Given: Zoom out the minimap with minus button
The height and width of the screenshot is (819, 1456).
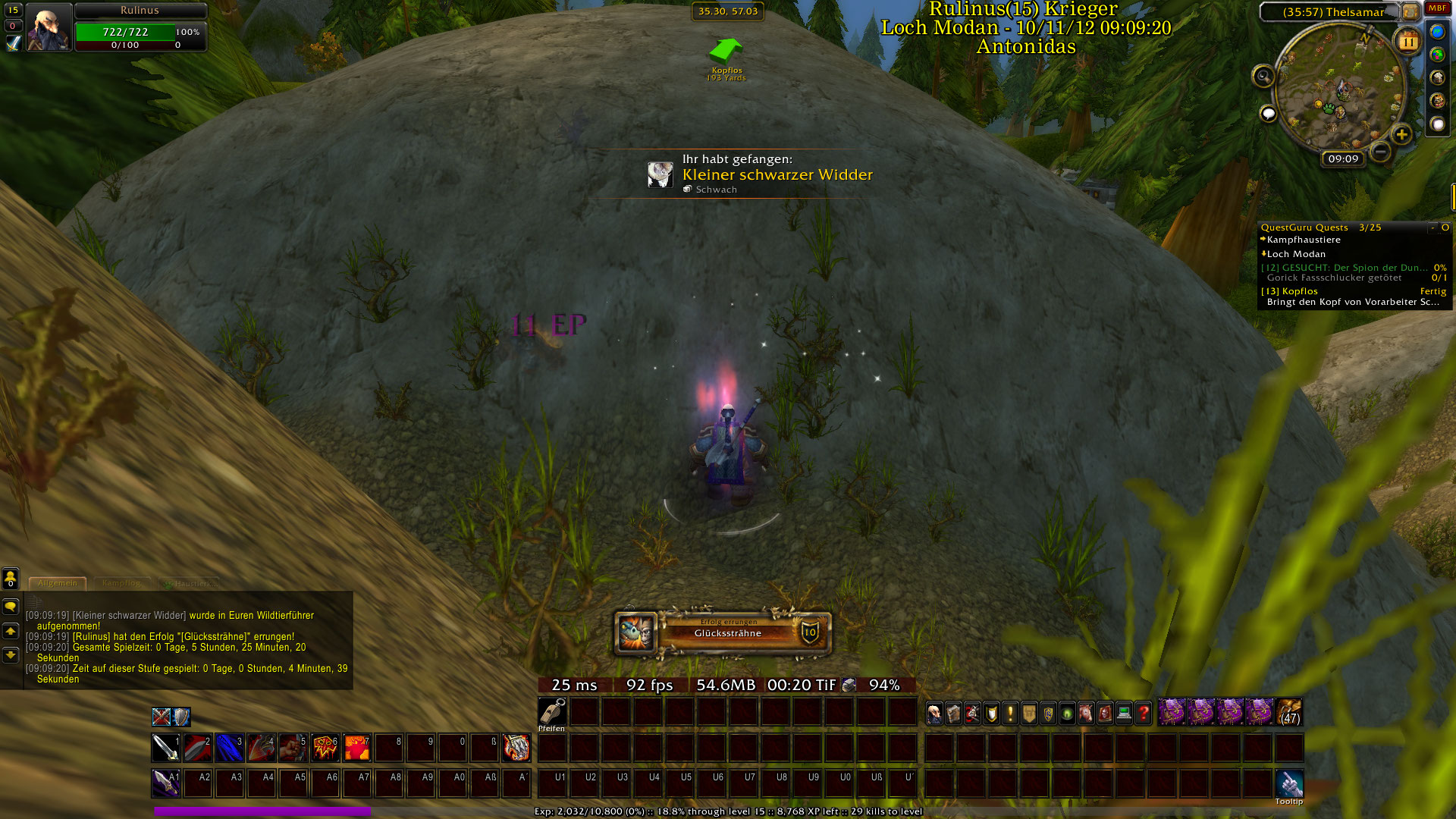Looking at the screenshot, I should pos(1381,152).
